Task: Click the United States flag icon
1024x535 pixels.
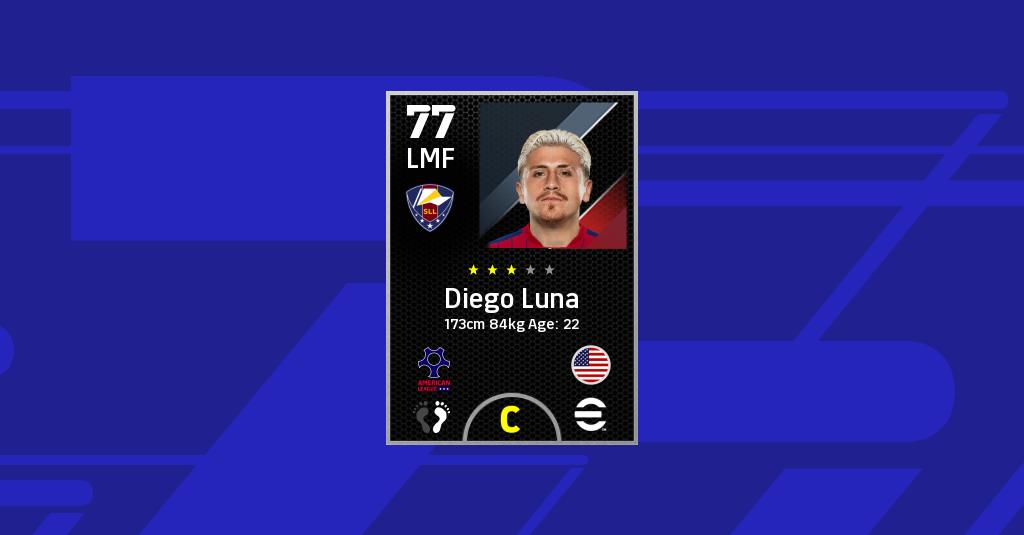Action: pos(591,365)
